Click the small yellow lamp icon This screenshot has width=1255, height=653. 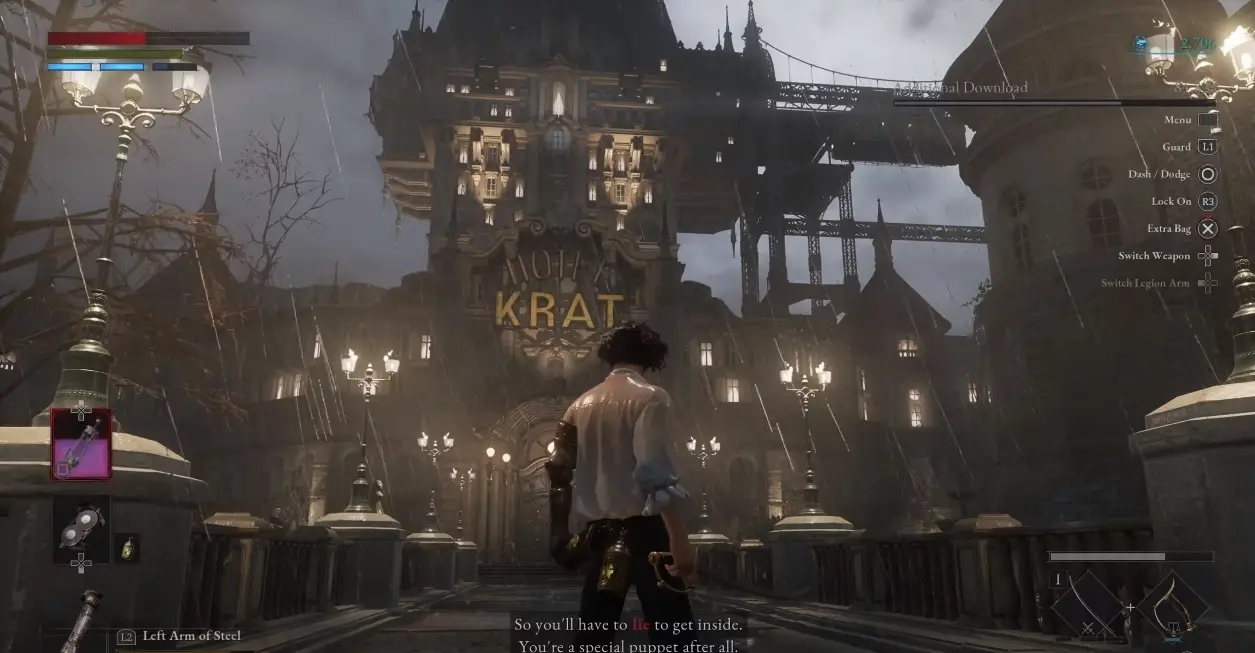click(x=127, y=548)
